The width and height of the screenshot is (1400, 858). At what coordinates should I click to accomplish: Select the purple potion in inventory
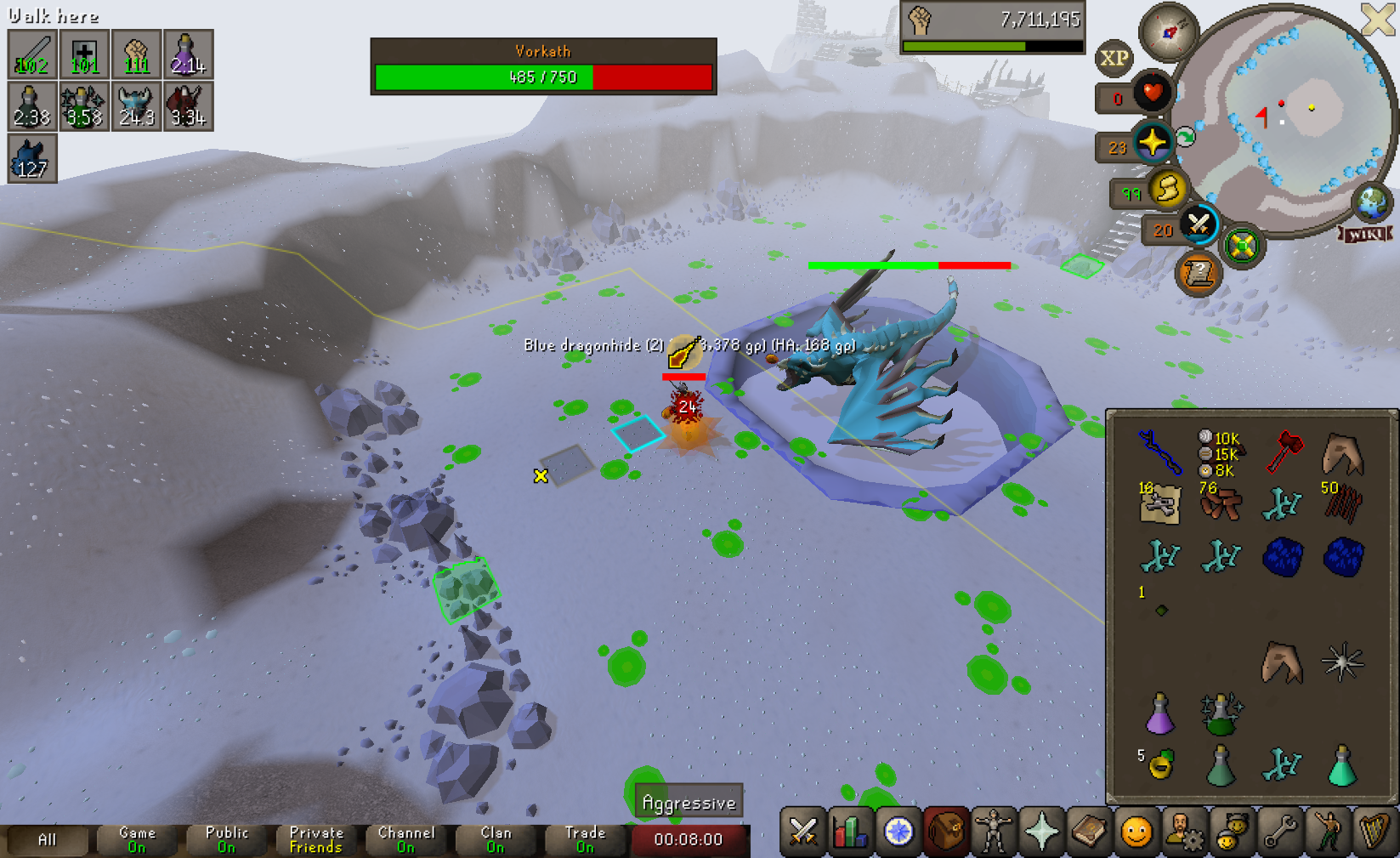pos(1159,713)
